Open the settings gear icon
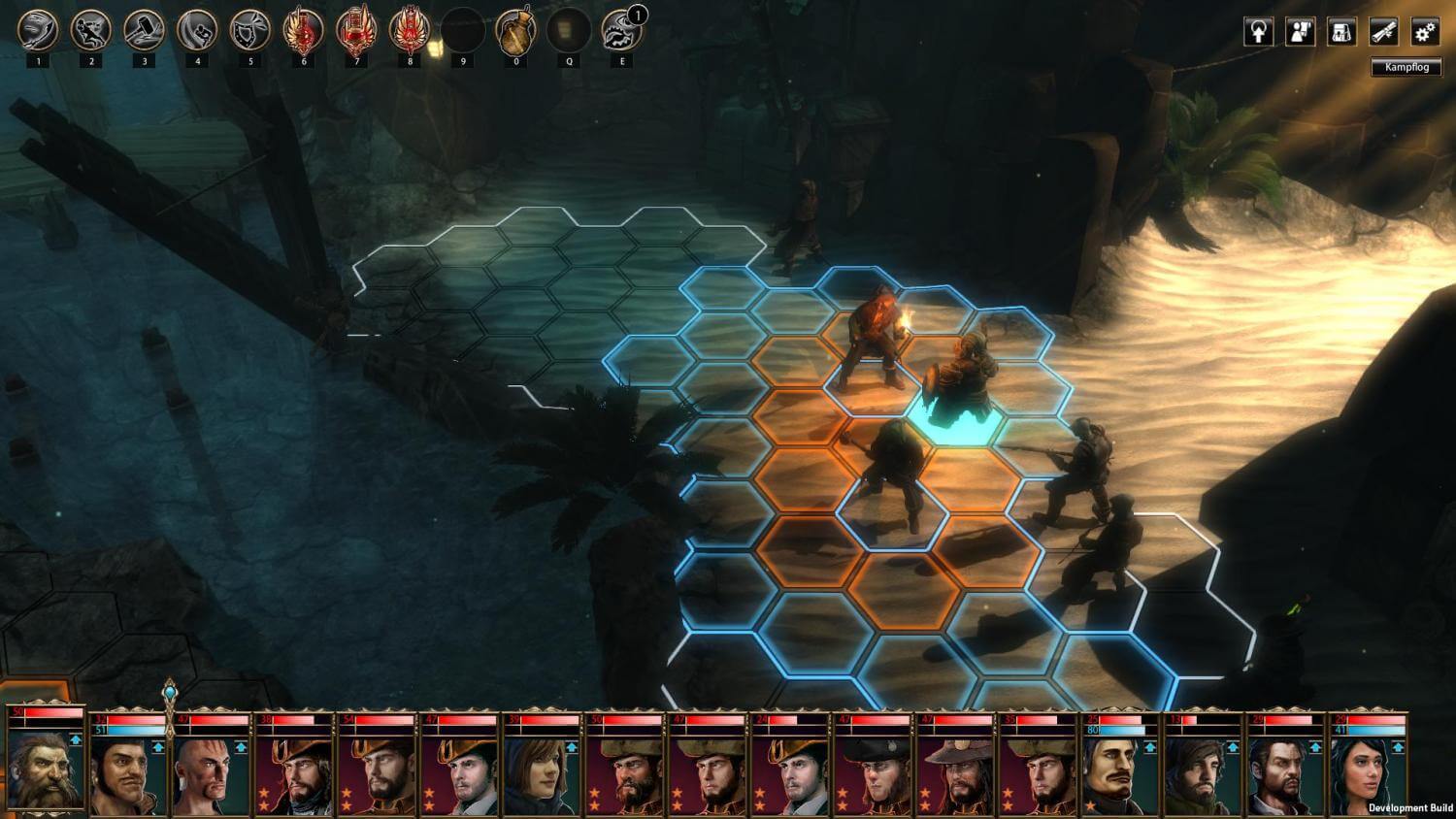Screen dimensions: 1456x819 coord(1425,32)
